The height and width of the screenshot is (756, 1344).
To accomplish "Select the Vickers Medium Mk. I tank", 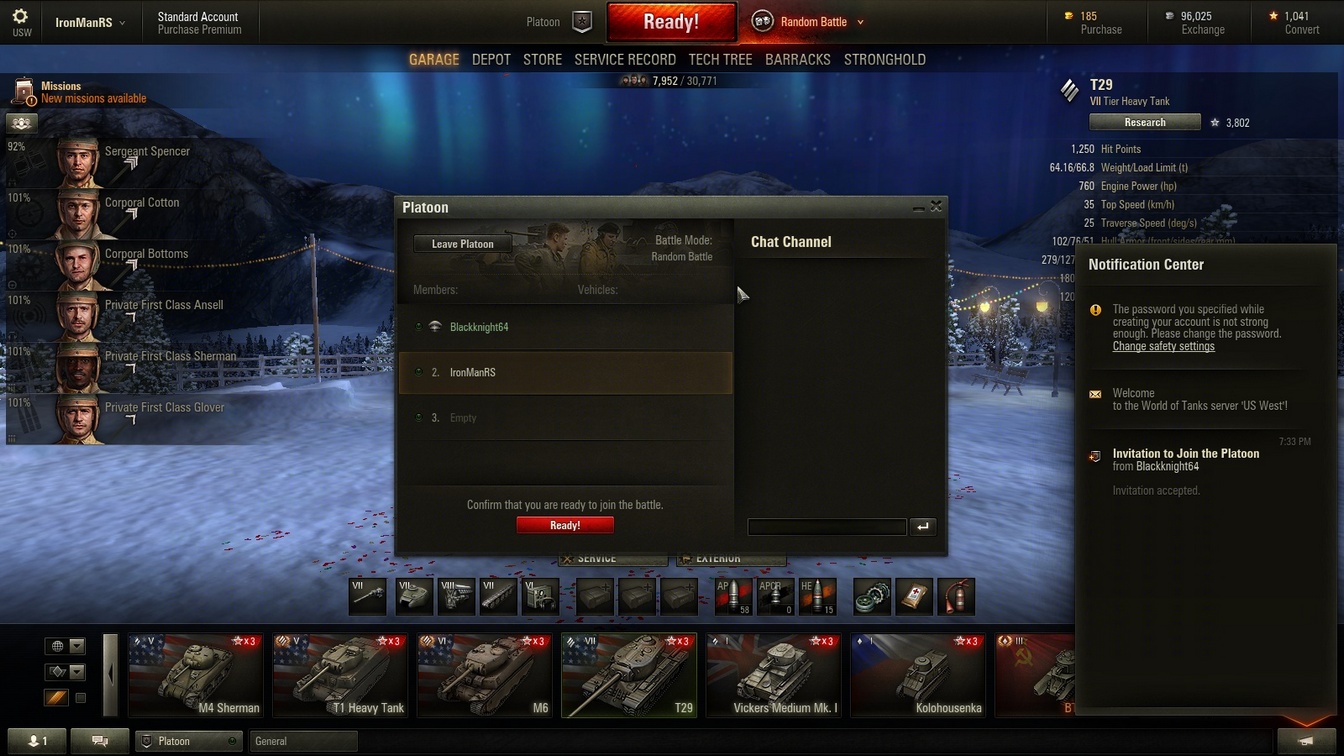I will (773, 676).
